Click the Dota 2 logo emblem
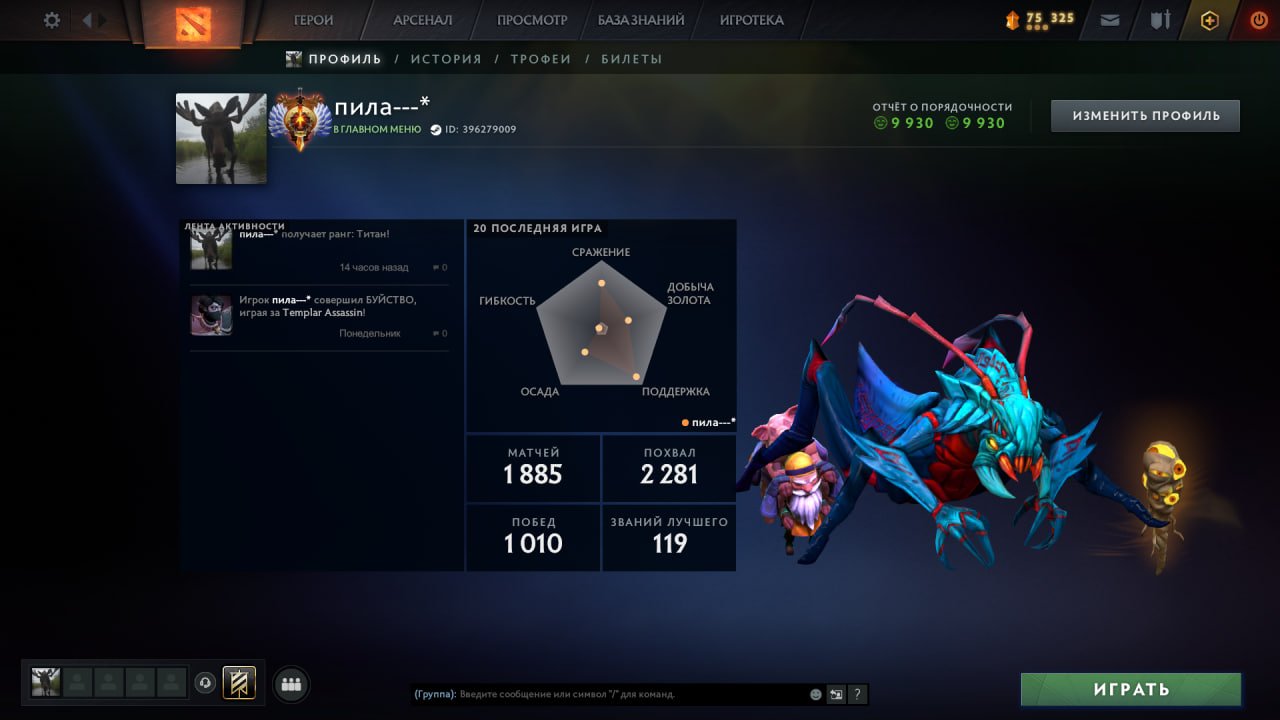 point(193,22)
